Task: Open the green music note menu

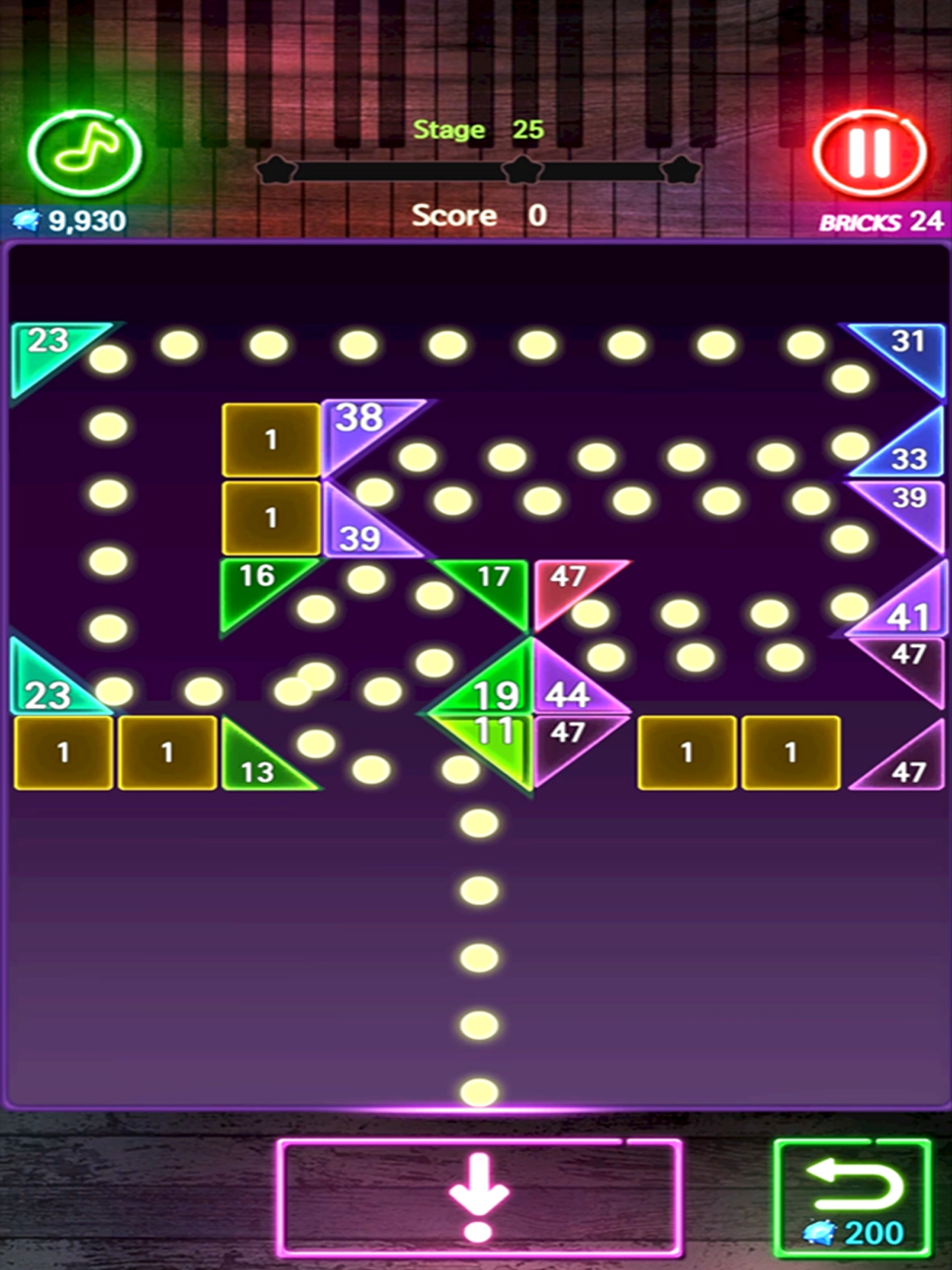Action: [x=84, y=151]
